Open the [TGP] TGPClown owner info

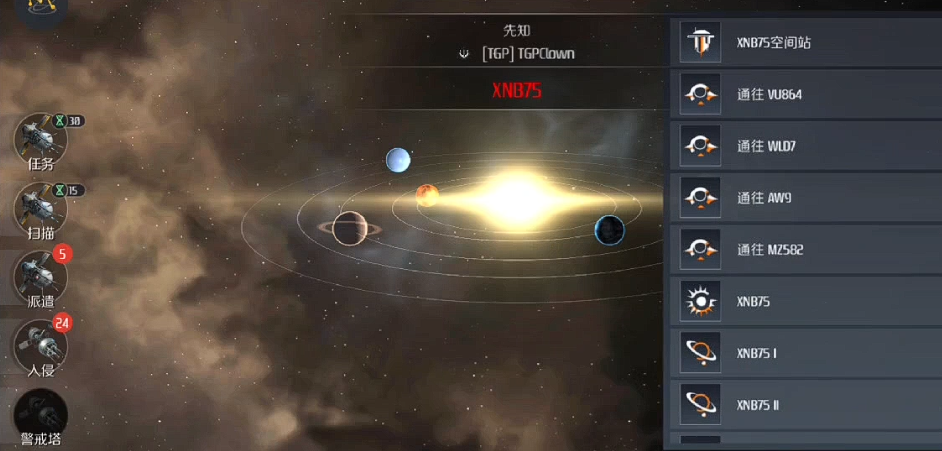pos(528,53)
